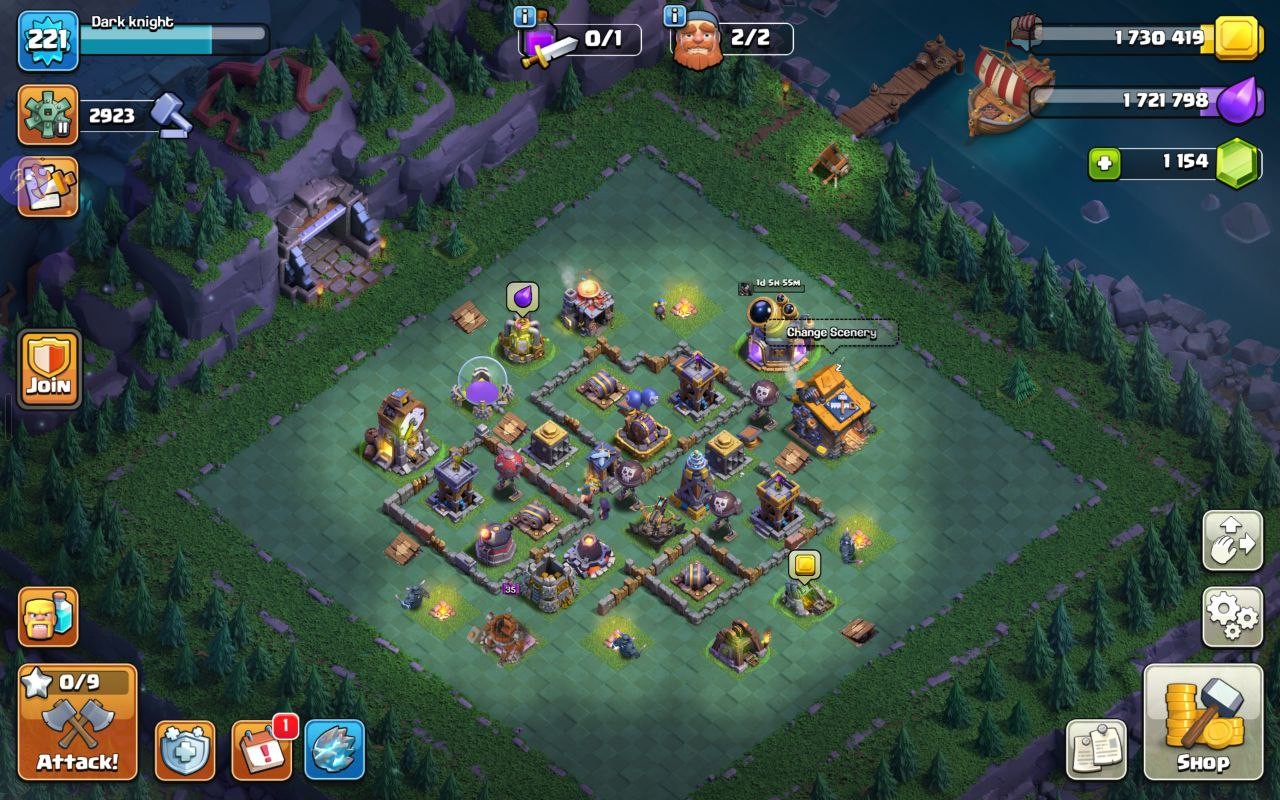Open the blue swirl icon button
Screen dimensions: 1280x800
click(x=334, y=750)
